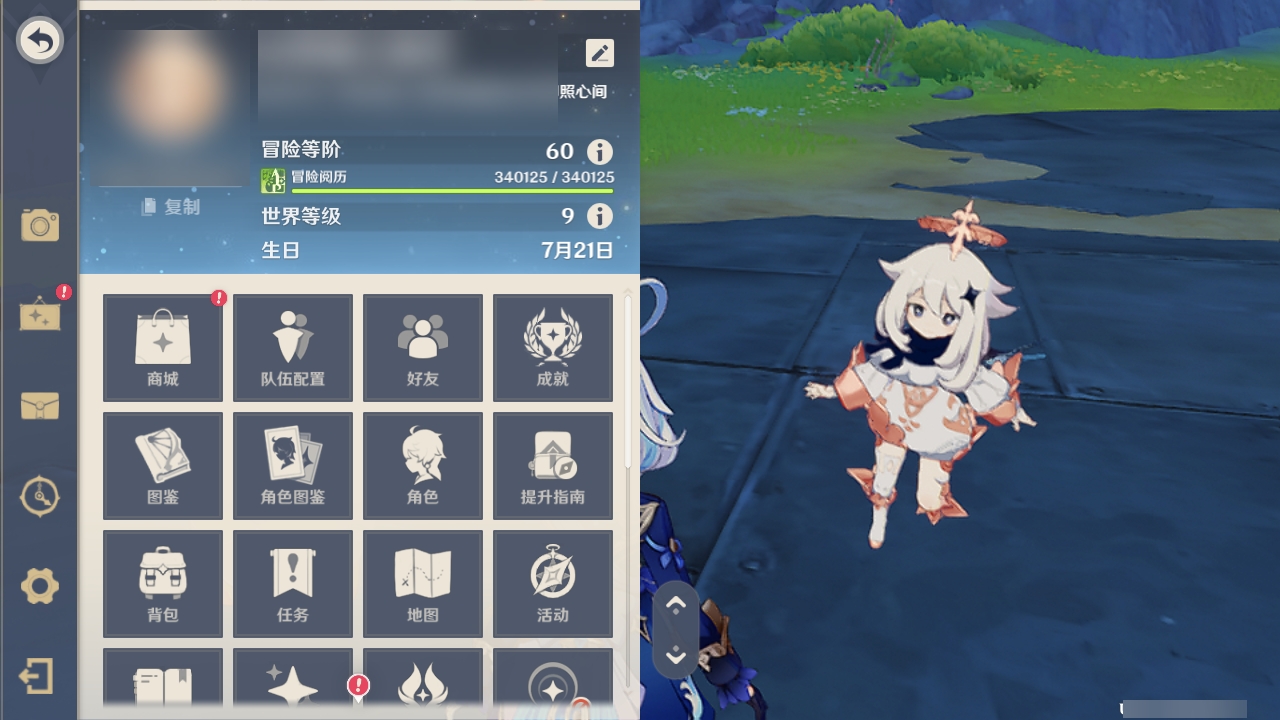The height and width of the screenshot is (720, 1280).
Task: Open the 好友 friends list
Action: [423, 347]
